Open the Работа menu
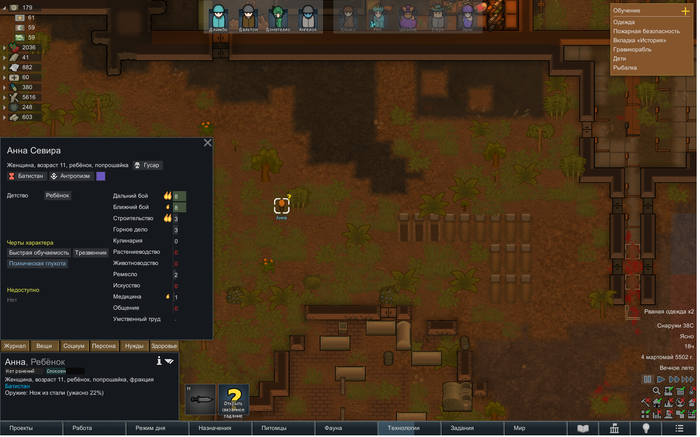The image size is (700, 437). coord(83,428)
